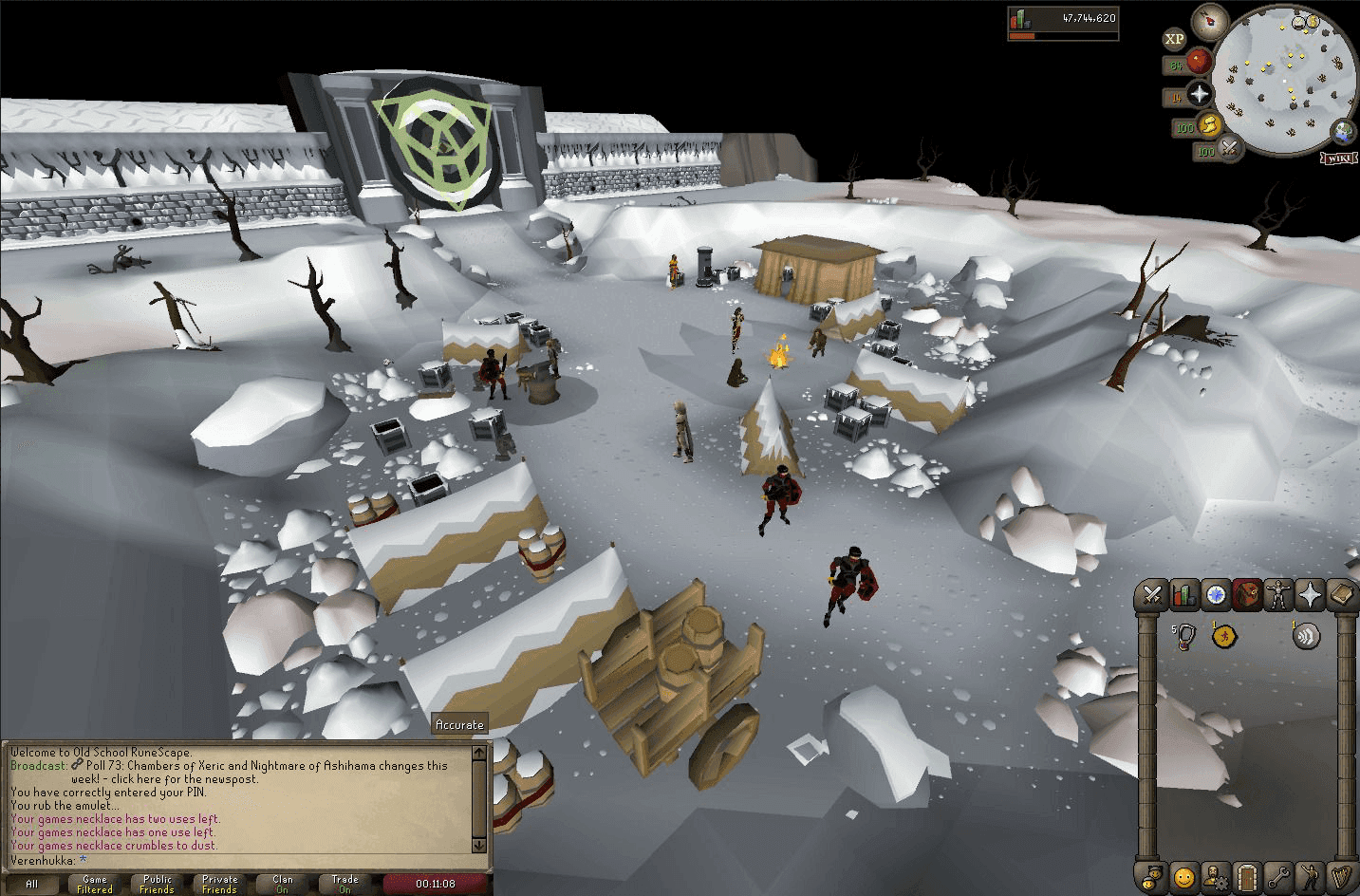Open the Skills tab
The height and width of the screenshot is (896, 1360).
[1184, 595]
